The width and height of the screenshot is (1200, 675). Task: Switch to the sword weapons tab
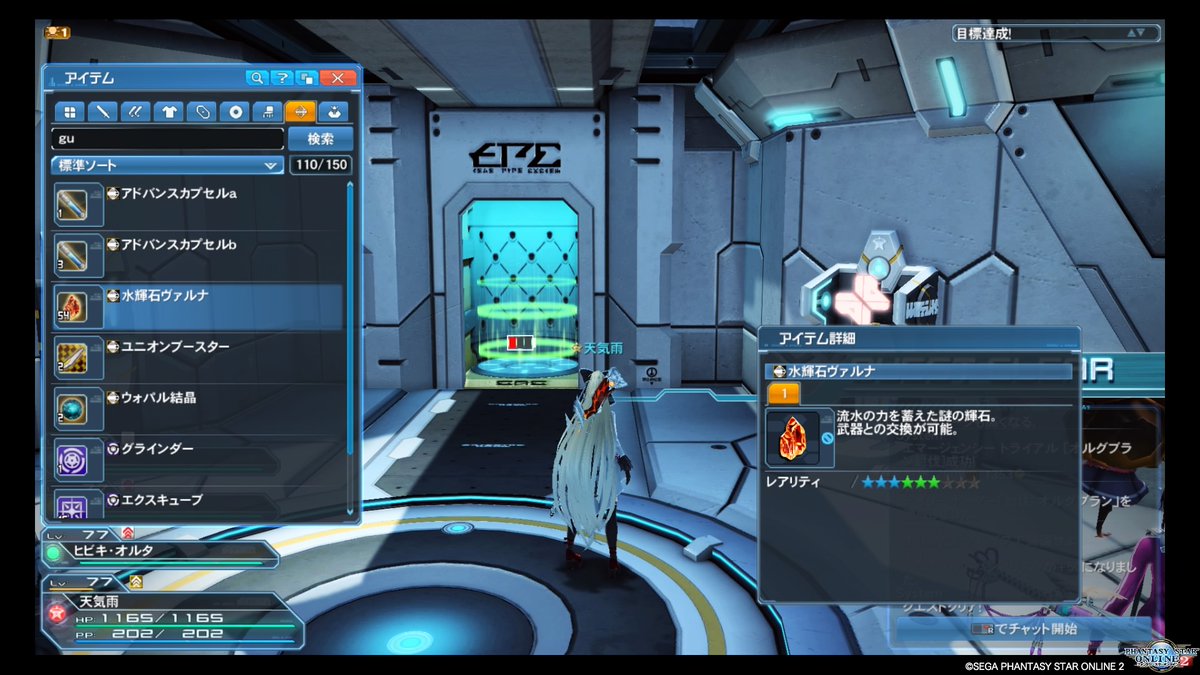pos(102,111)
